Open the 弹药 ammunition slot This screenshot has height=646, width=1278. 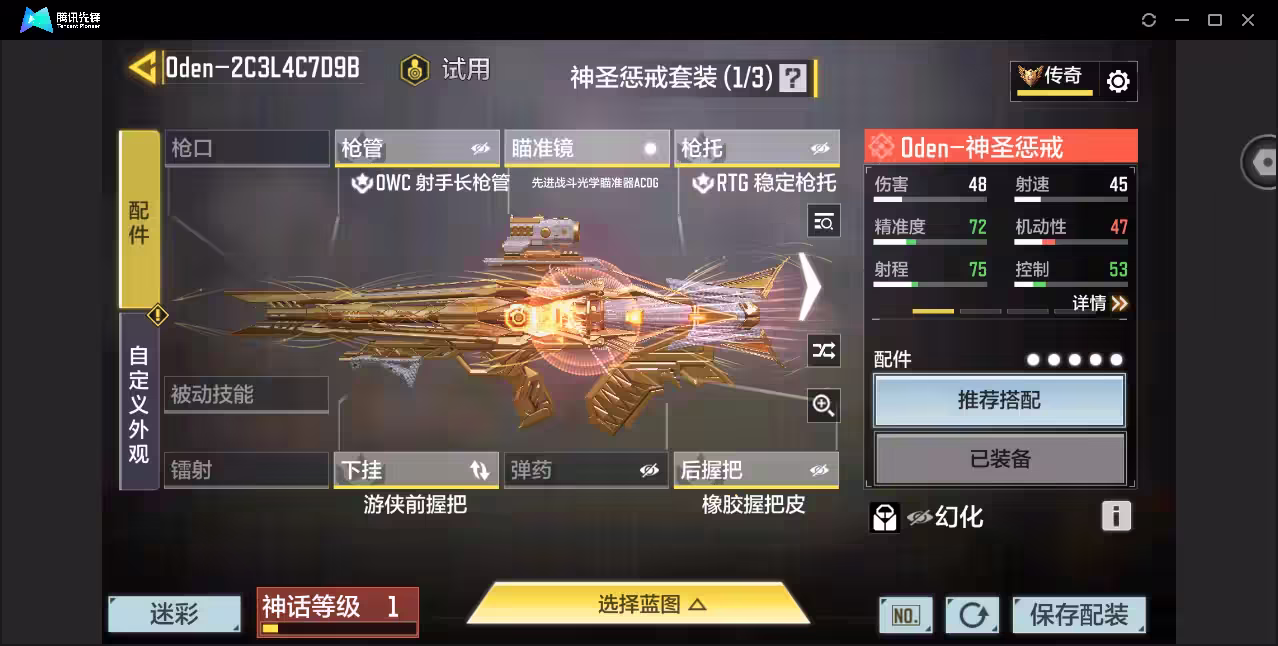[x=586, y=470]
